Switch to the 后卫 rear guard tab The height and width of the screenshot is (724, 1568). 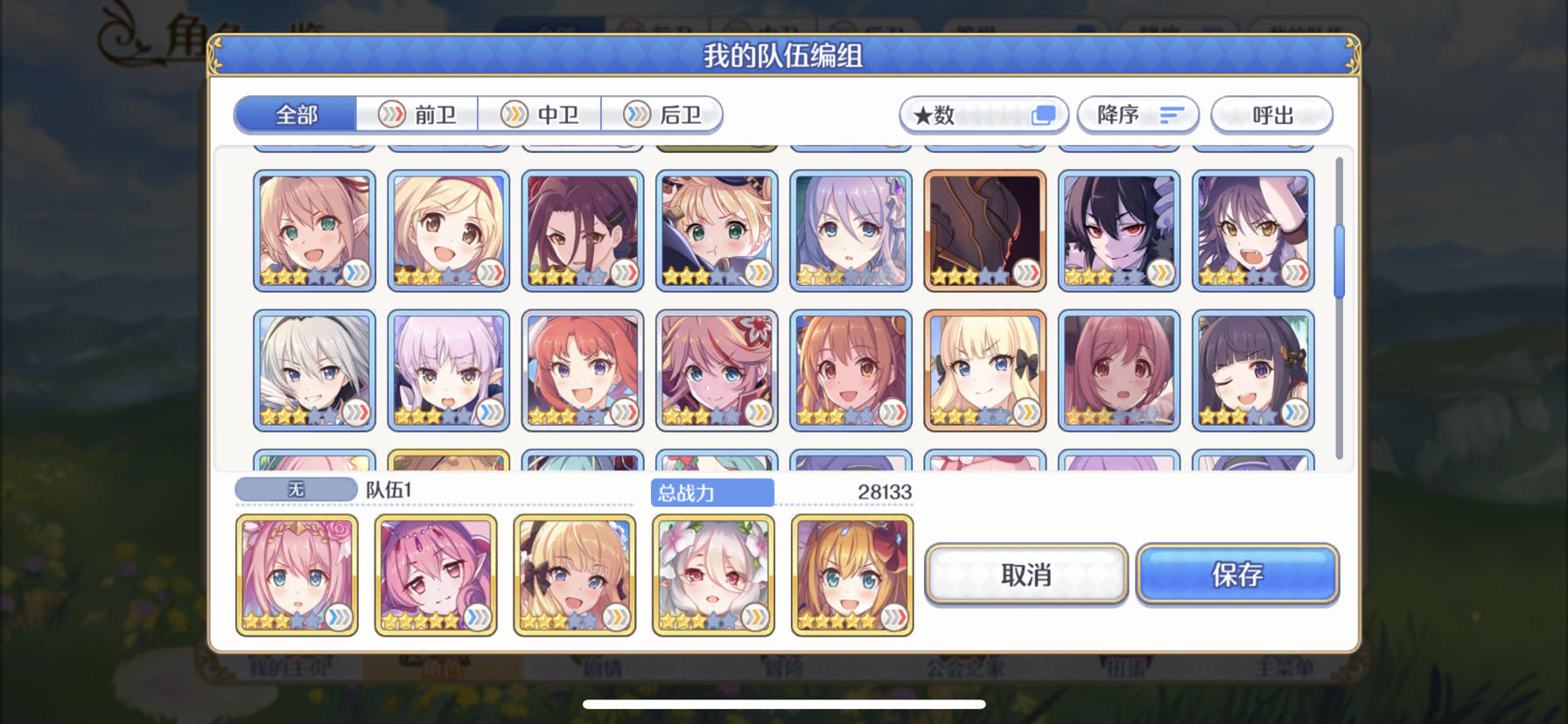coord(674,115)
